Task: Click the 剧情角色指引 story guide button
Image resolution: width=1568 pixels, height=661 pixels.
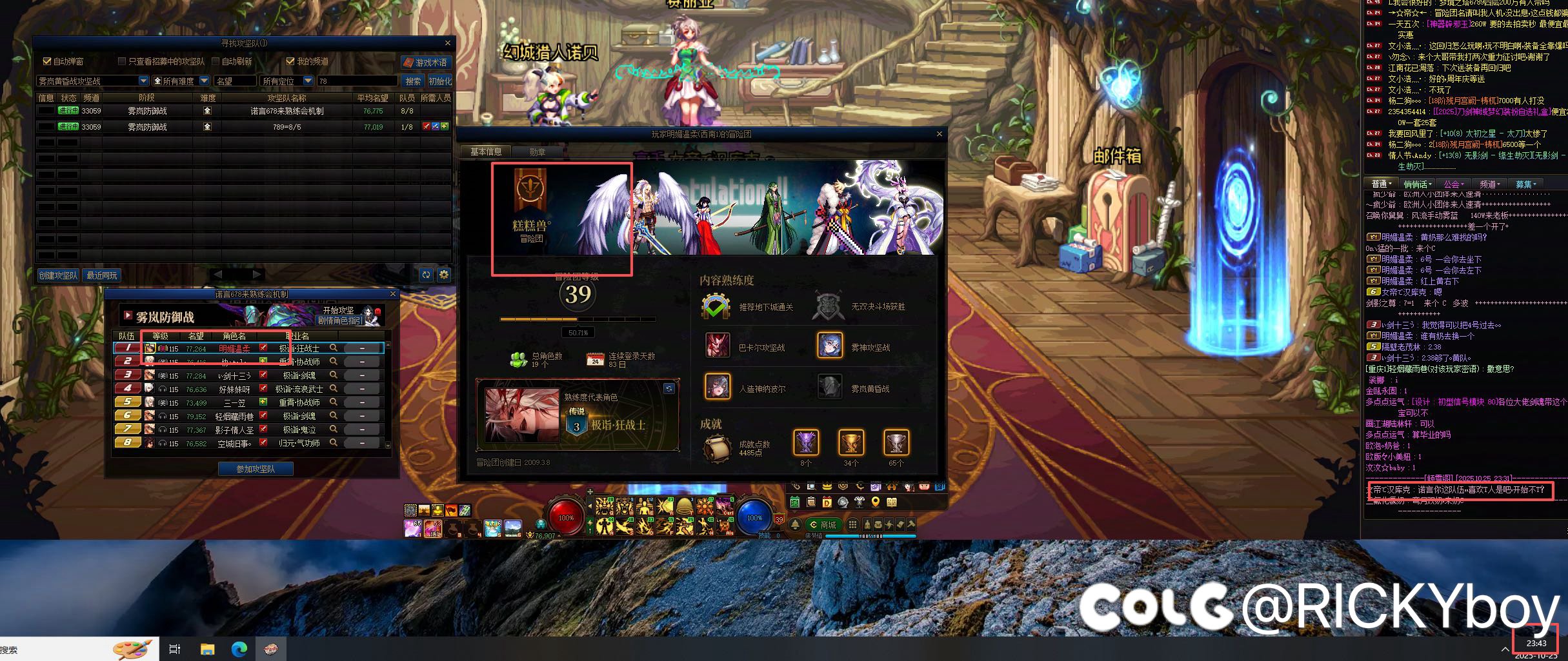Action: pyautogui.click(x=339, y=321)
